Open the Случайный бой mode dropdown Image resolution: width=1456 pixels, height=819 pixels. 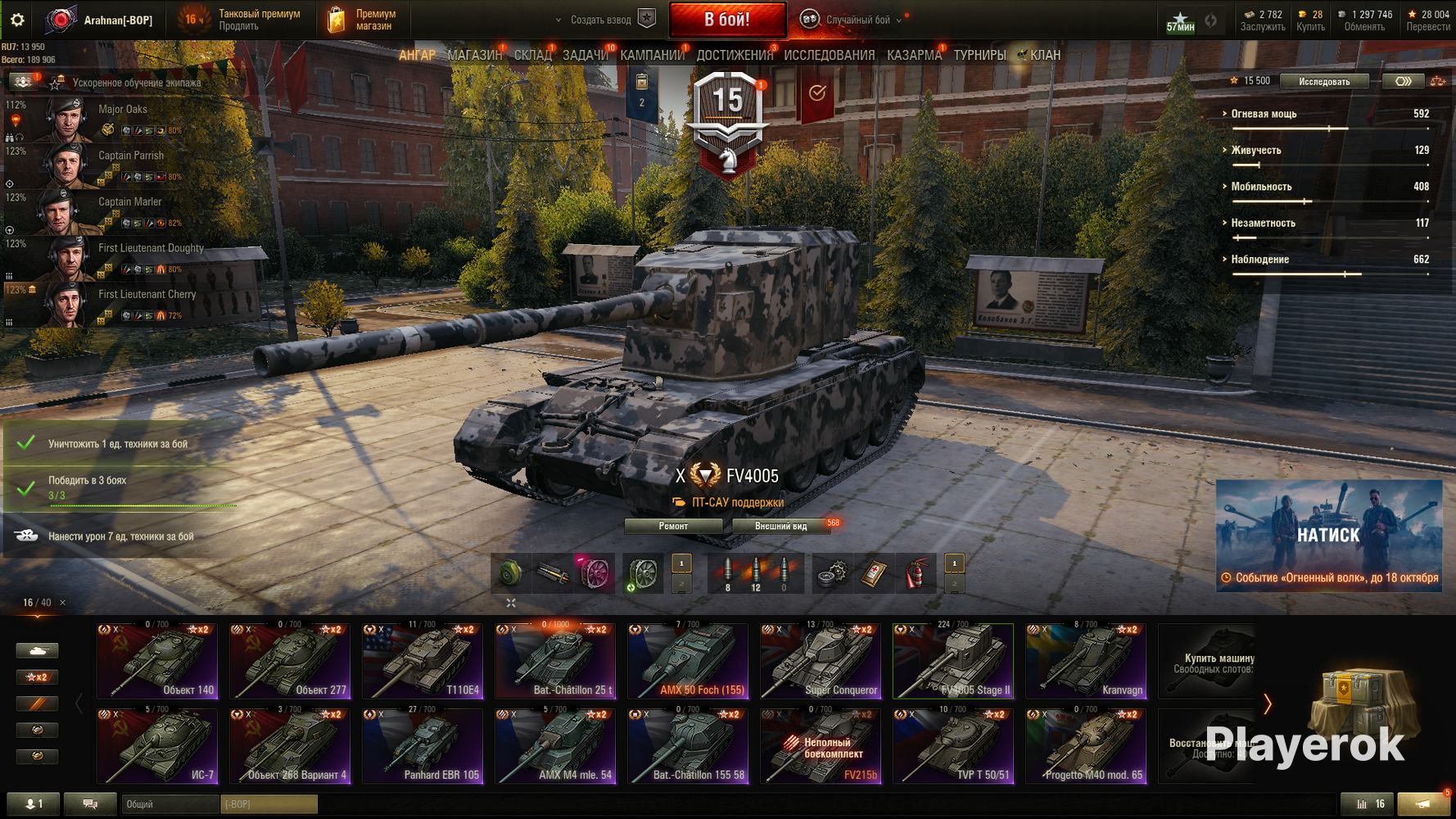tap(857, 20)
